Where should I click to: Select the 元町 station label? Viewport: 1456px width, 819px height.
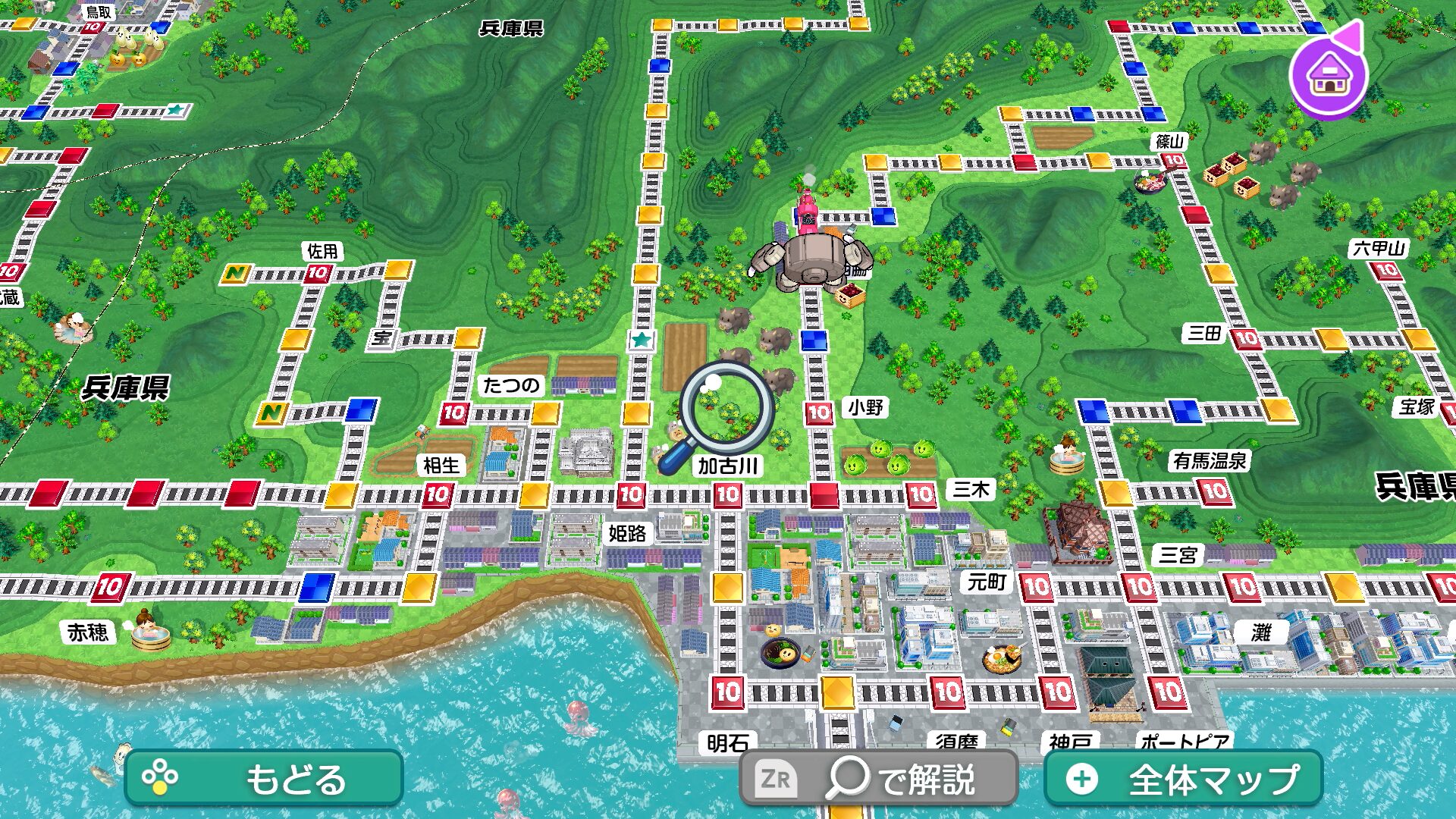click(x=987, y=582)
